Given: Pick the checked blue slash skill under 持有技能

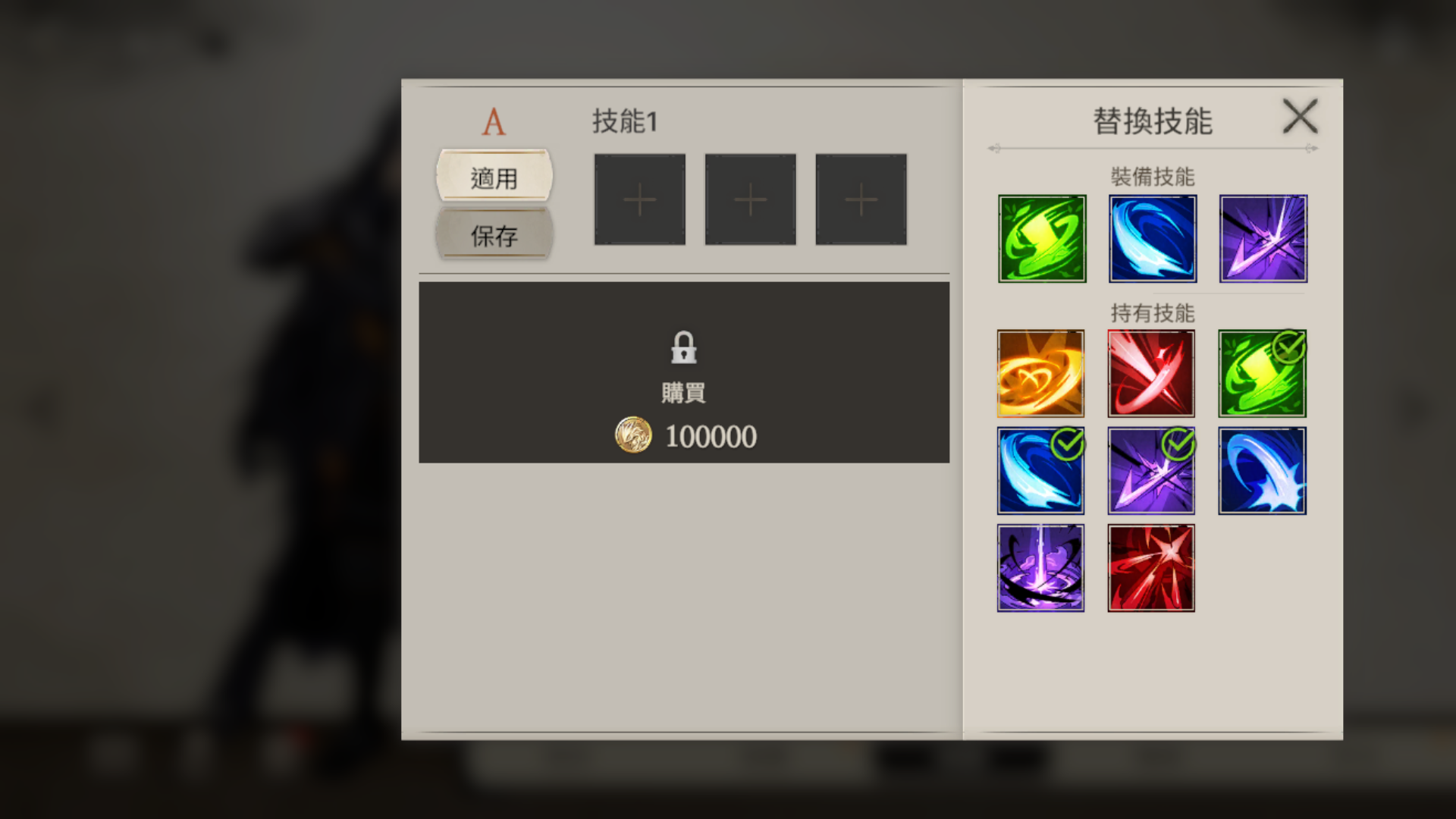Looking at the screenshot, I should point(1040,470).
